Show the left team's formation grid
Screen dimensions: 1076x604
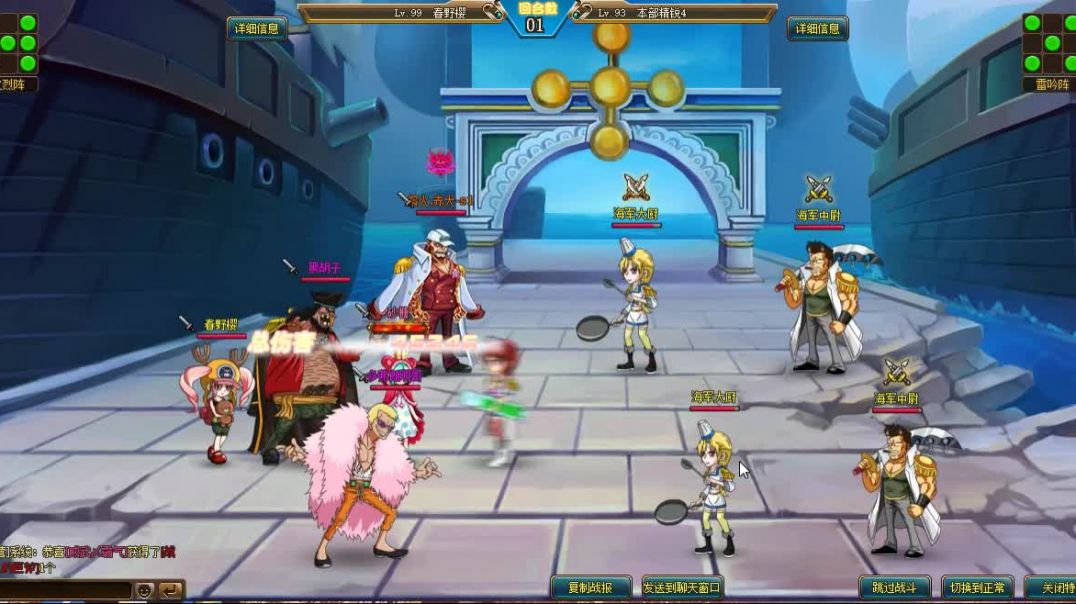18,43
